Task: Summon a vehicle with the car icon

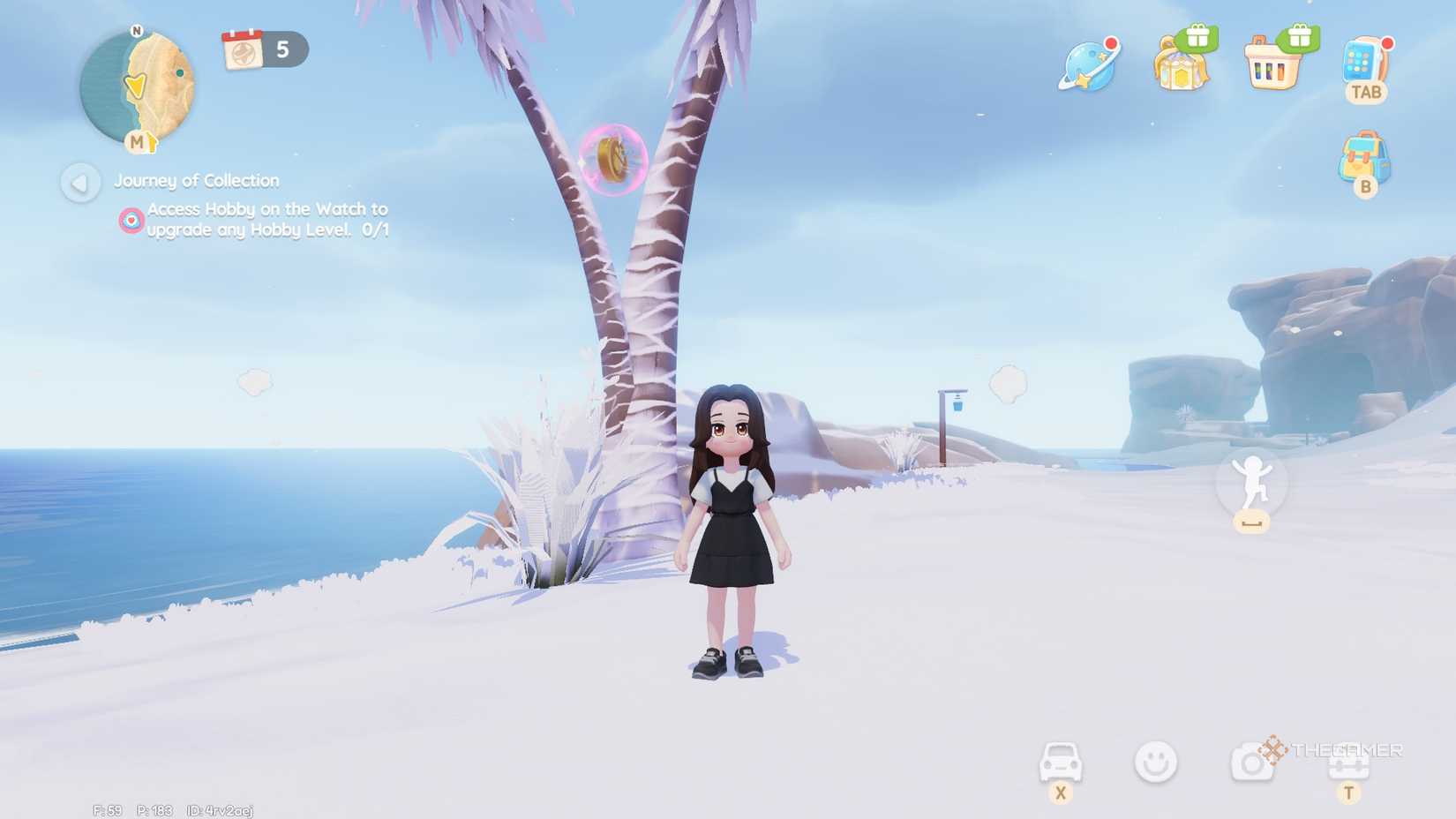Action: (1061, 761)
